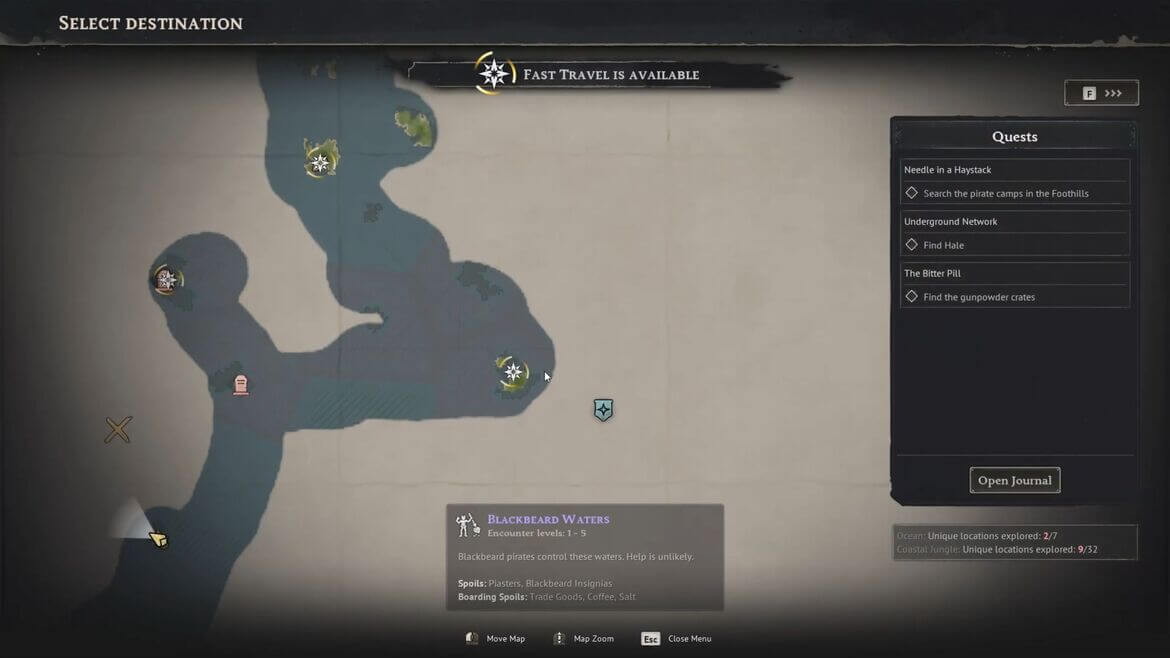Screen dimensions: 1170x658
Task: Open the Journal from the quests panel
Action: [x=1014, y=481]
